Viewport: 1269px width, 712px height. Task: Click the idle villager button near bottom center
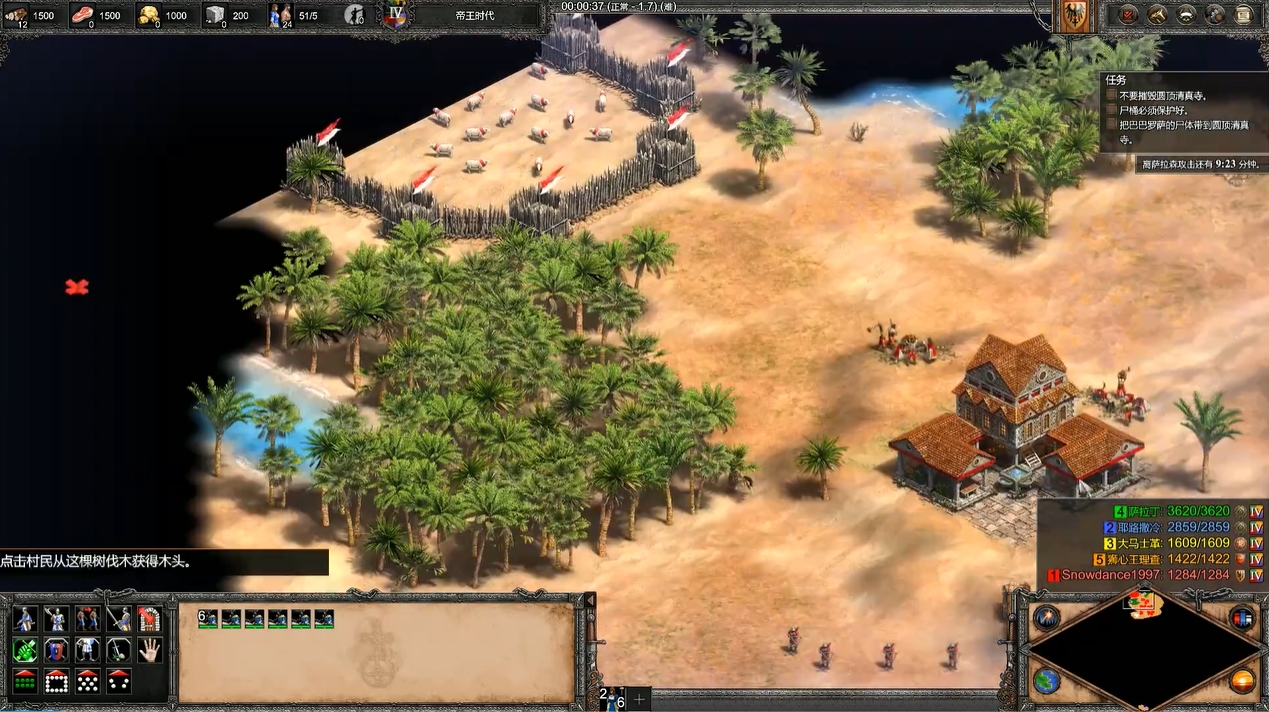pos(610,698)
